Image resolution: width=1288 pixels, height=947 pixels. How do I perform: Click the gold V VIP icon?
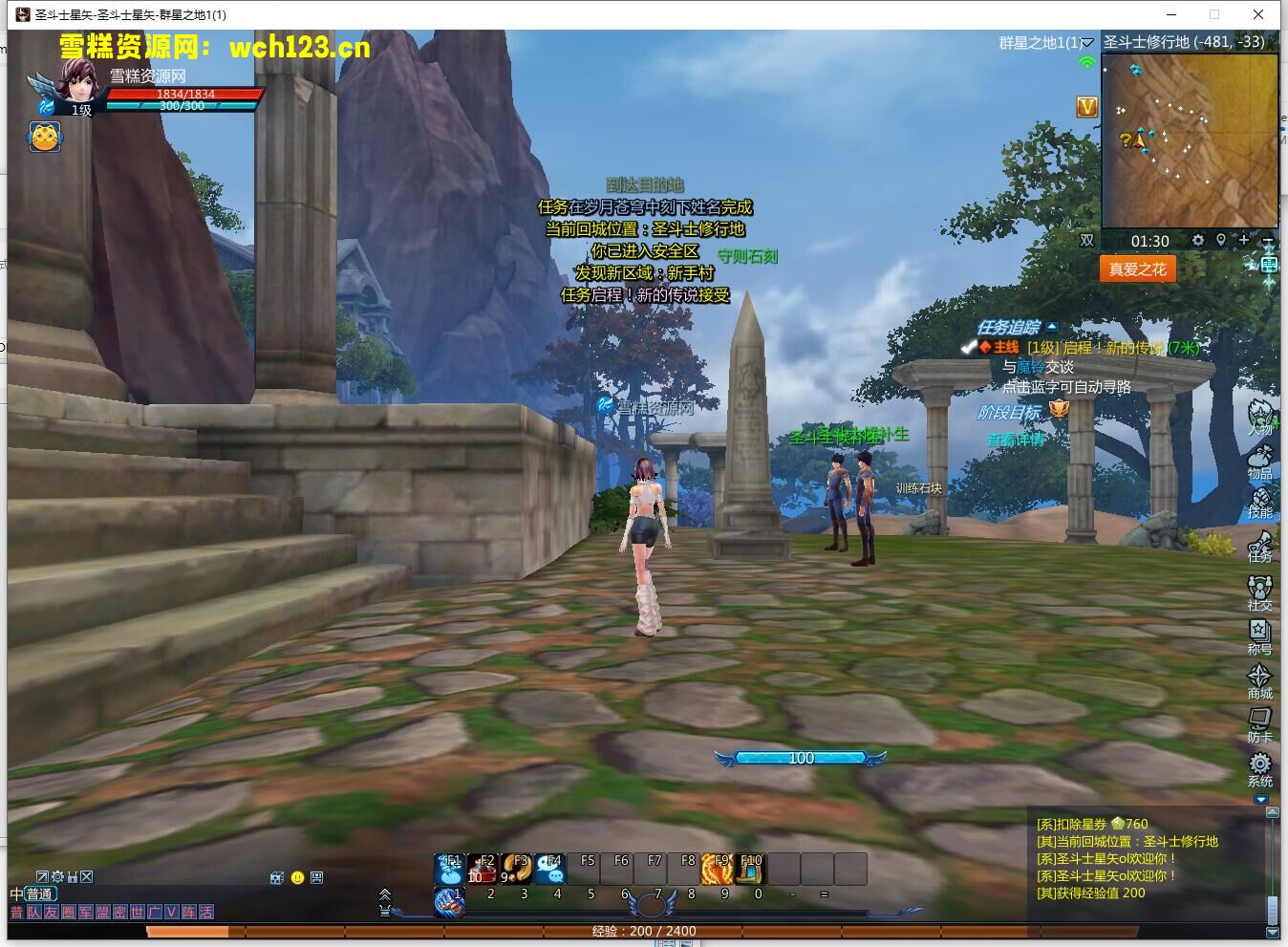[1087, 106]
